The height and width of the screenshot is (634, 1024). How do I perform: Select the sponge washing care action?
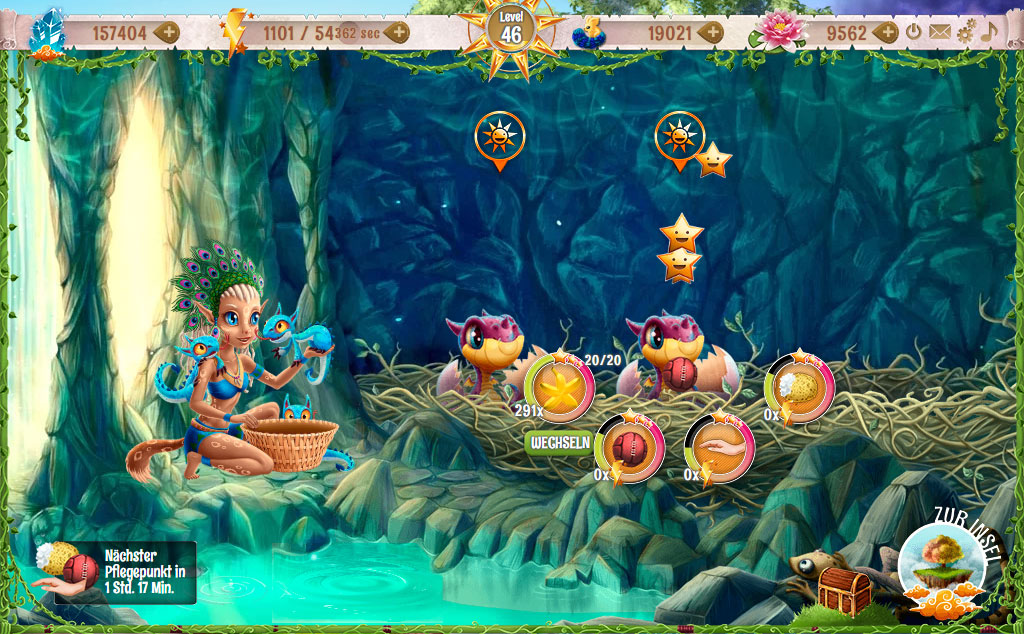pos(799,388)
